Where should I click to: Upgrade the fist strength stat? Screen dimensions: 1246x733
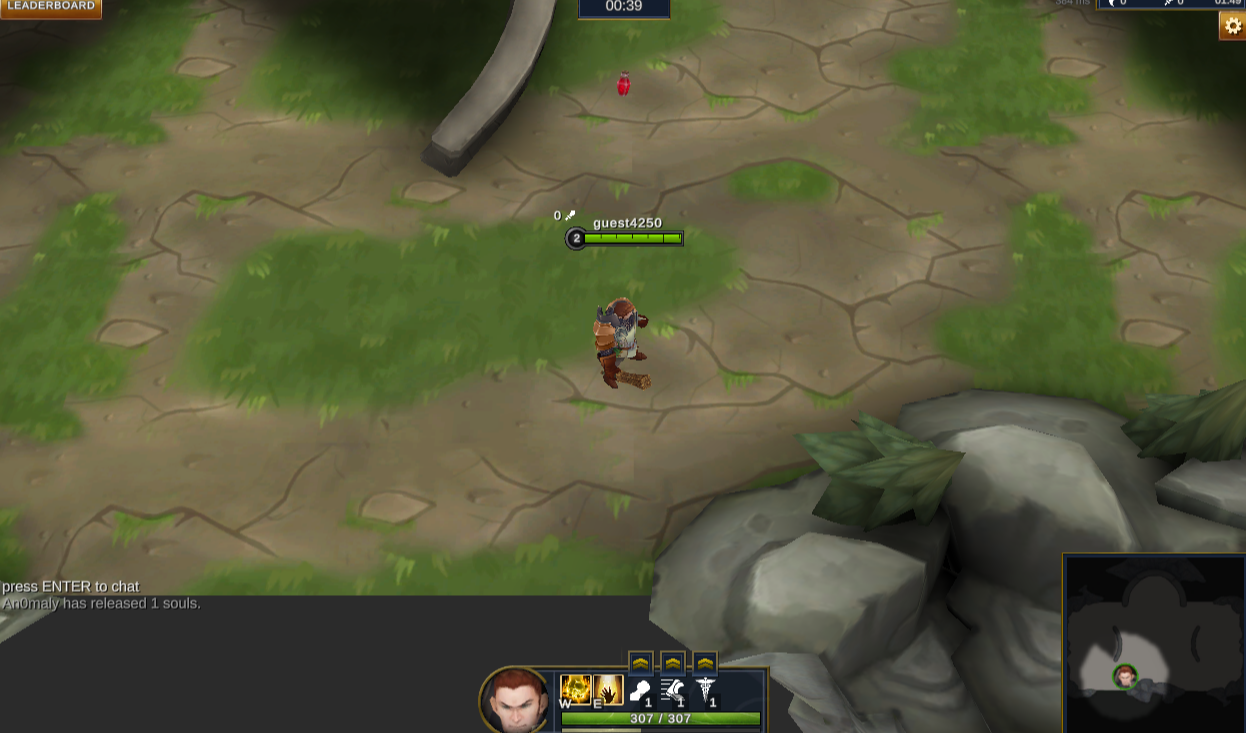(x=641, y=663)
